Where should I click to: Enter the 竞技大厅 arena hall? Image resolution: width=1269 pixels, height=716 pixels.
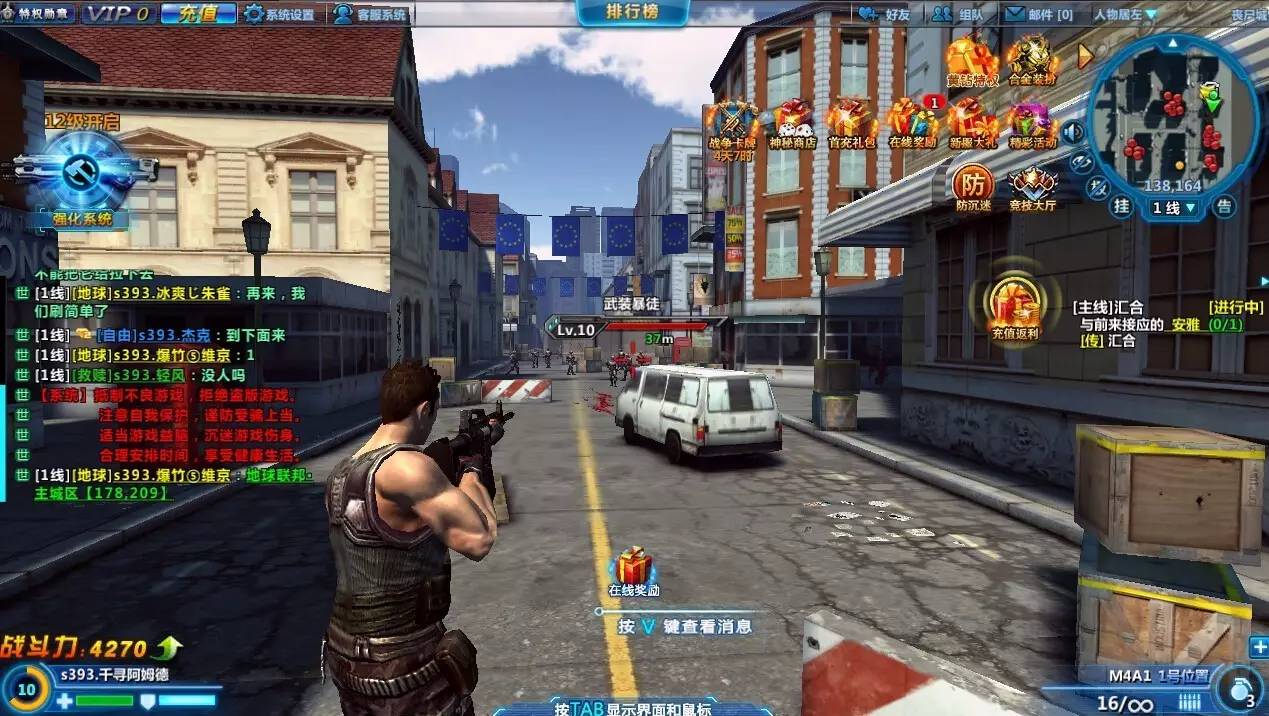(x=1032, y=186)
